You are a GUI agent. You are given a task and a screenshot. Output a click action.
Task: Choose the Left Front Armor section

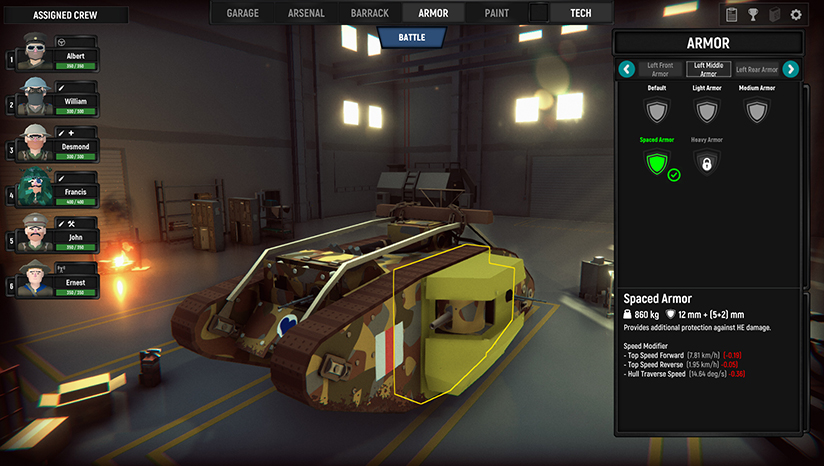(x=662, y=69)
